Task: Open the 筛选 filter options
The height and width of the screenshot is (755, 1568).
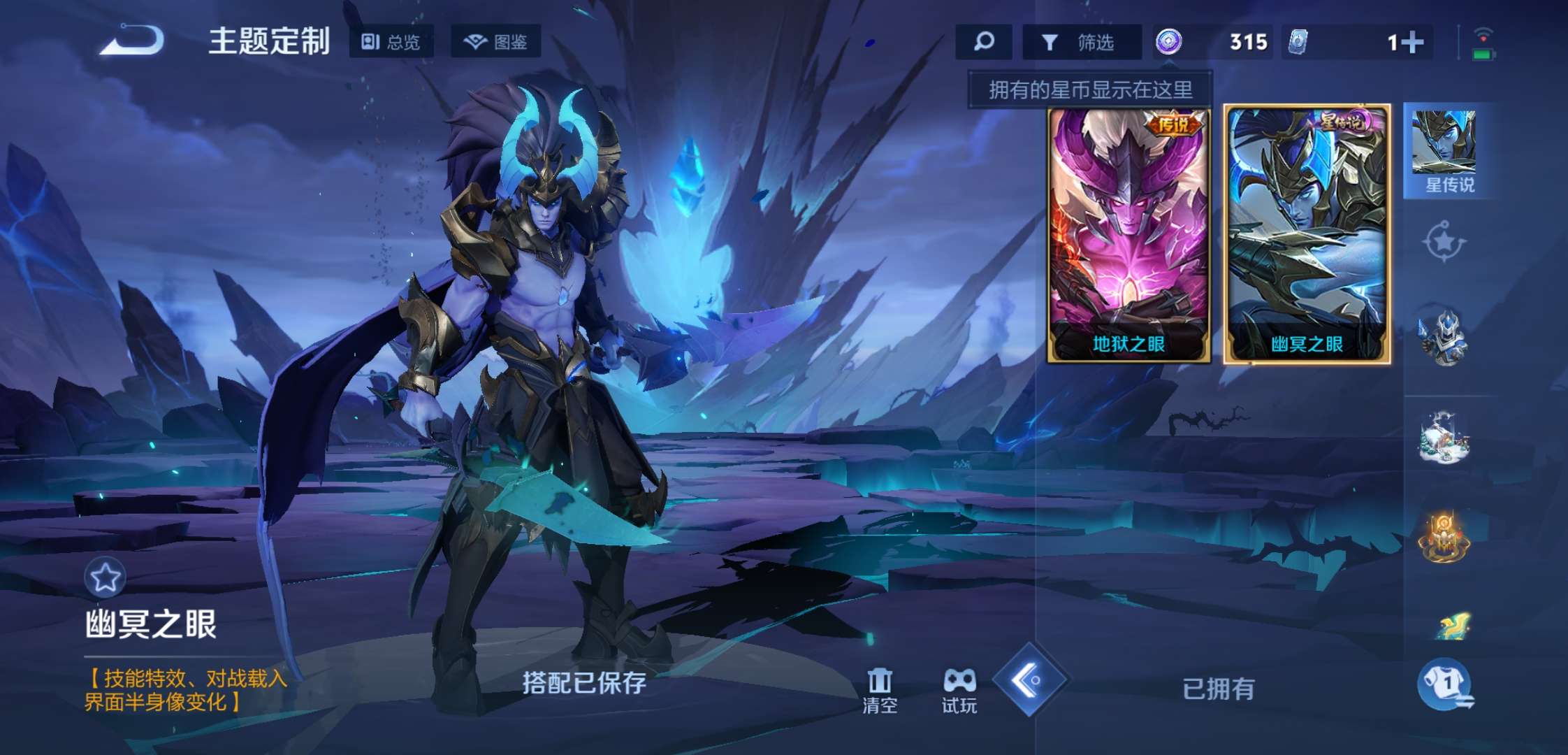Action: (1080, 43)
